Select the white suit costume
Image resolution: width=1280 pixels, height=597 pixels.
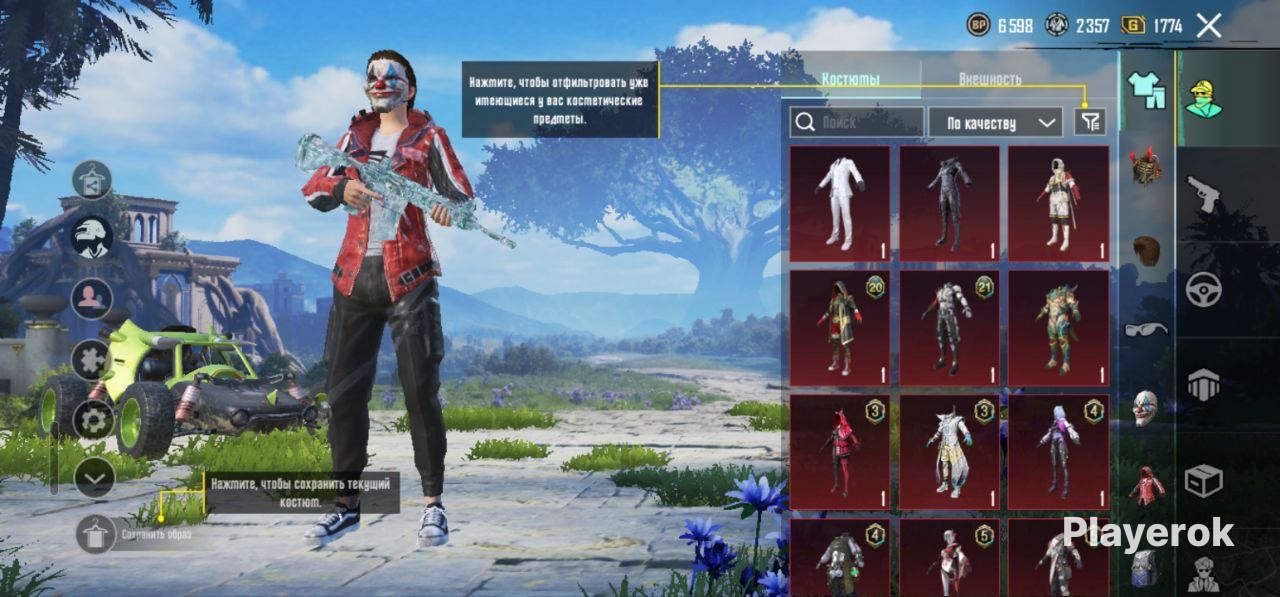(840, 204)
